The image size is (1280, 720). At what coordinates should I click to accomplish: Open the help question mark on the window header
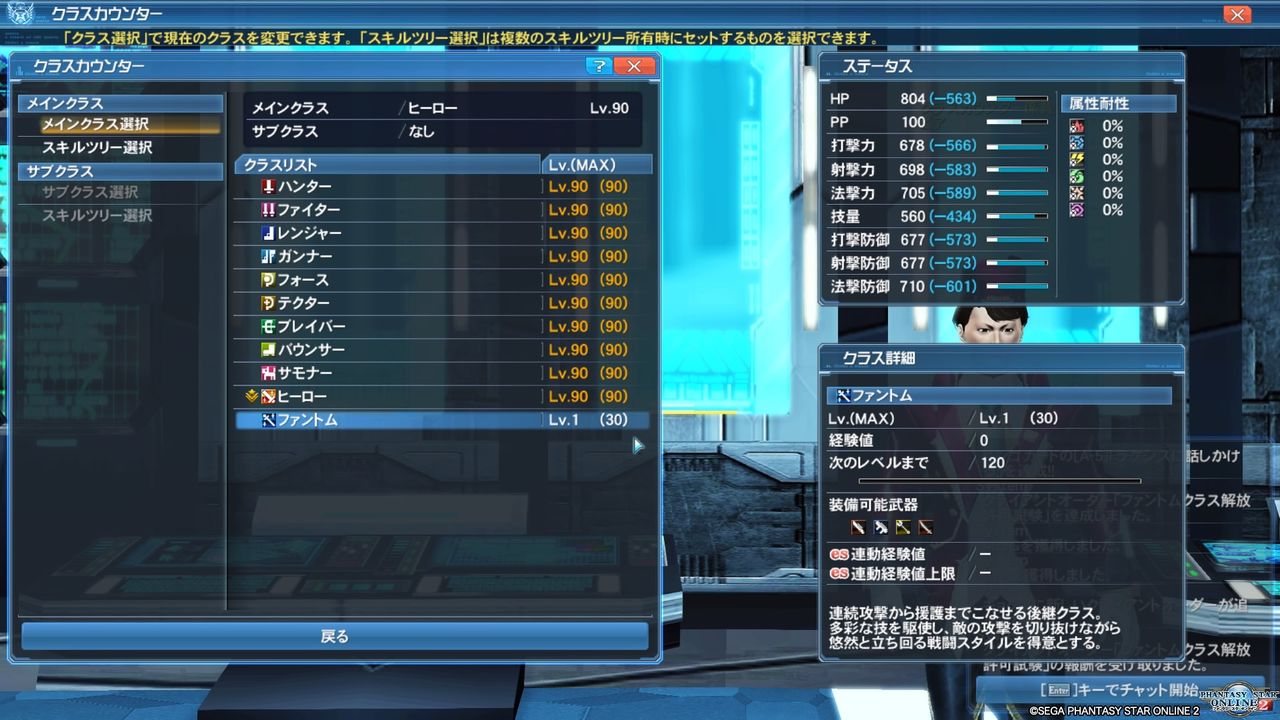pyautogui.click(x=598, y=65)
